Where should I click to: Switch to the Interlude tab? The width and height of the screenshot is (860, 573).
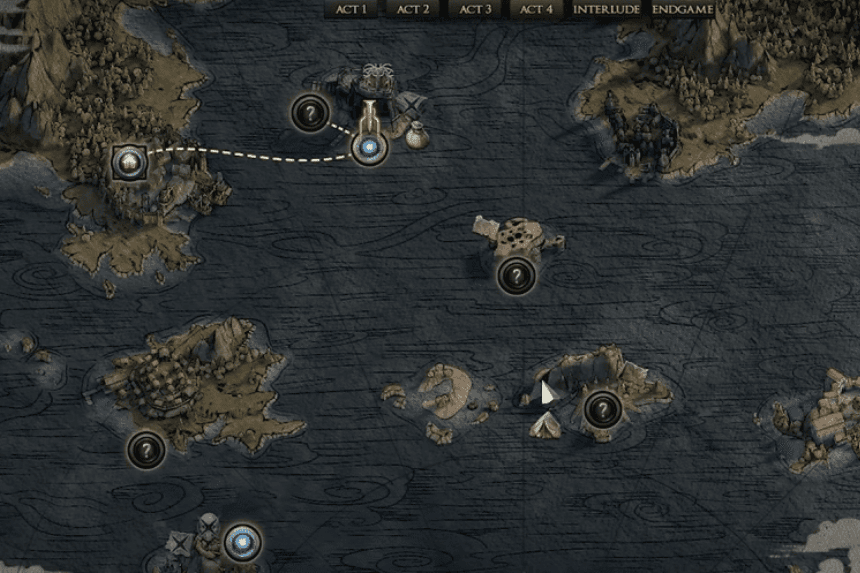(607, 9)
